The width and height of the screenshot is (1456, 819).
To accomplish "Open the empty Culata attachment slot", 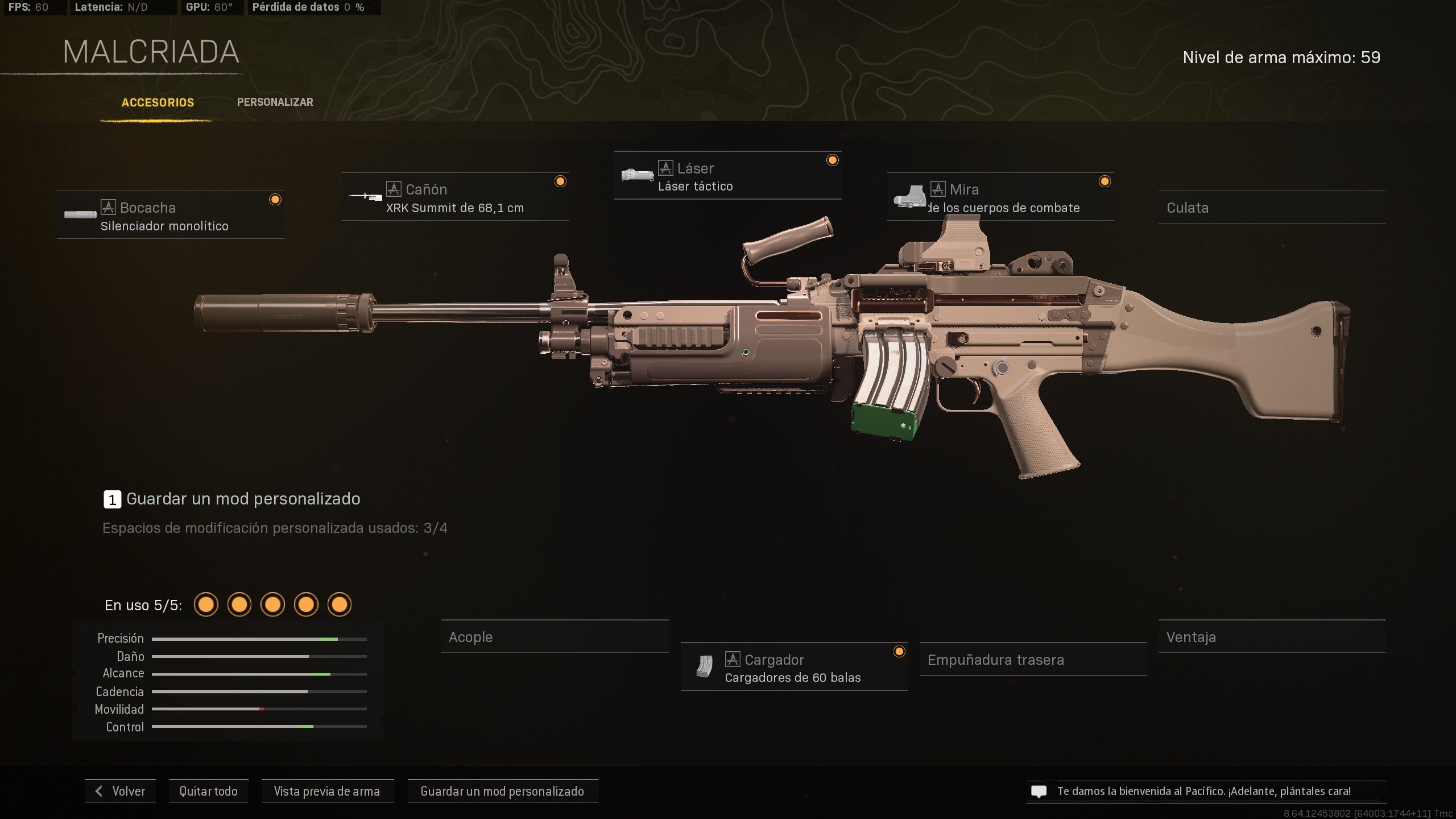I will [x=1272, y=208].
